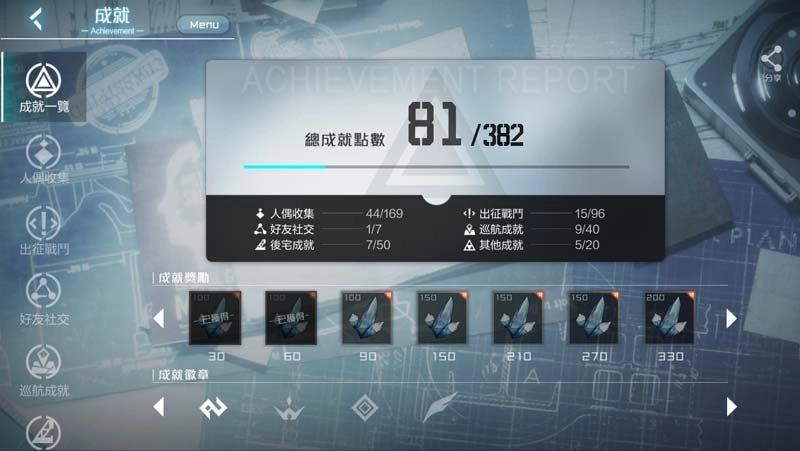The width and height of the screenshot is (800, 451).
Task: Select the 60-point reward tile
Action: pos(289,318)
